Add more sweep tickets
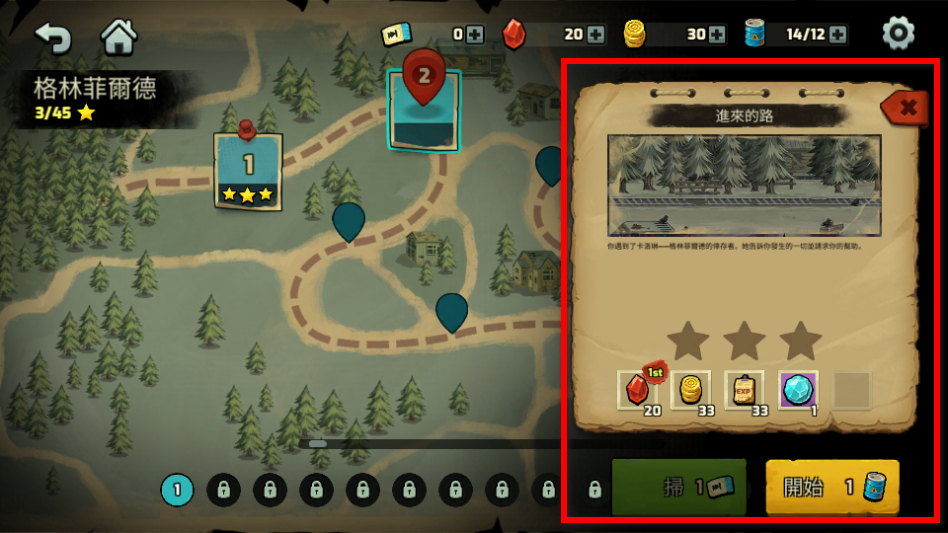Image resolution: width=948 pixels, height=533 pixels. (475, 34)
